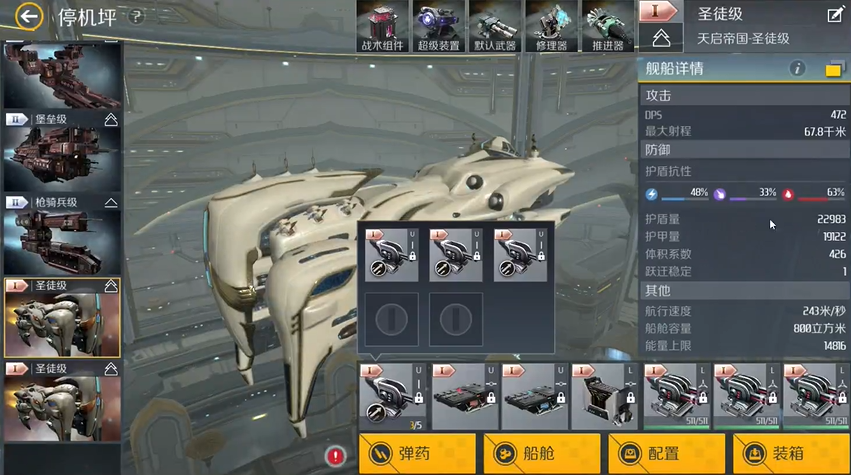Choose the 默认武器 category
This screenshot has height=475, width=851.
click(x=494, y=26)
